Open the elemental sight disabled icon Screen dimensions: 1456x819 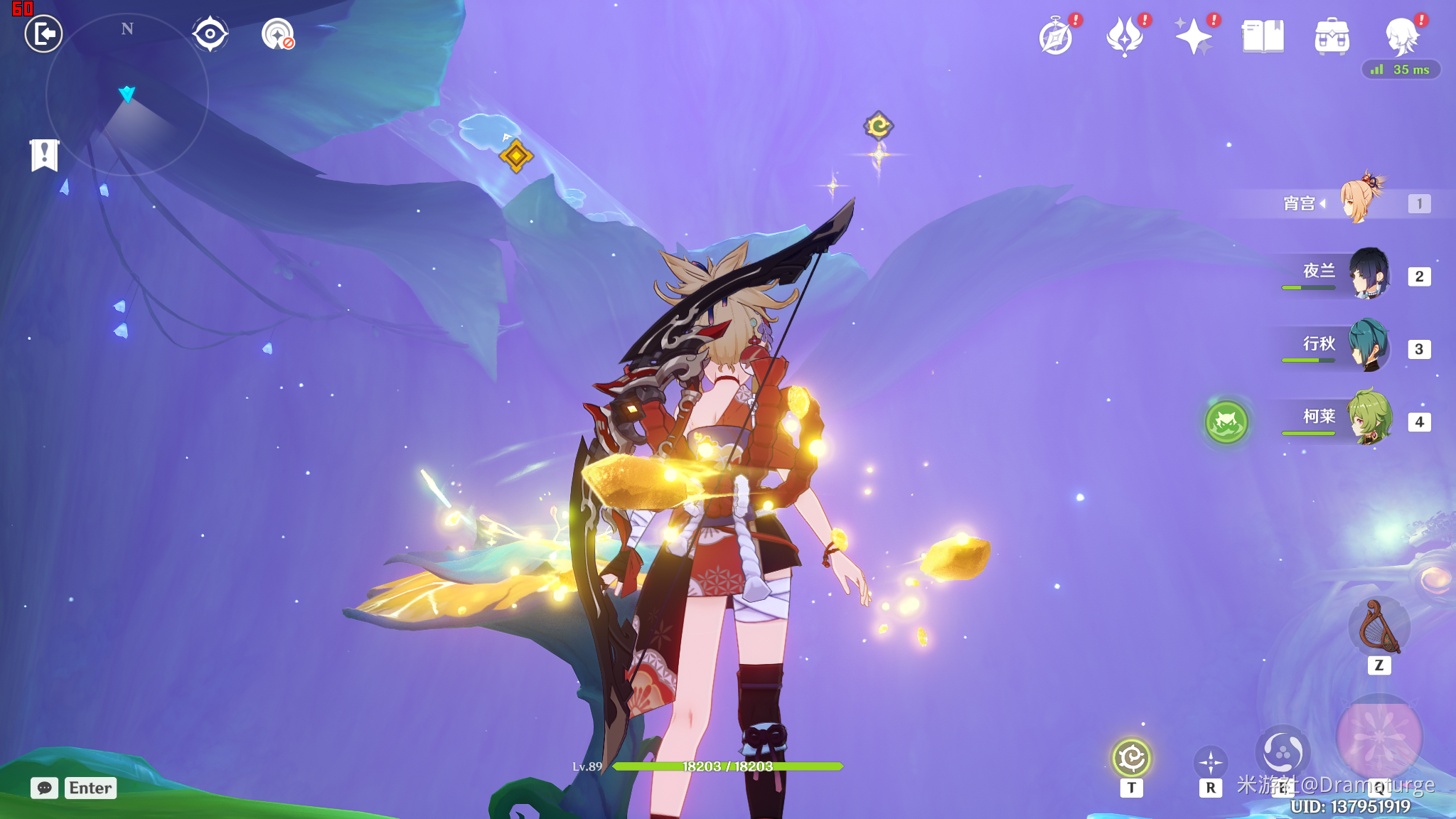[277, 33]
